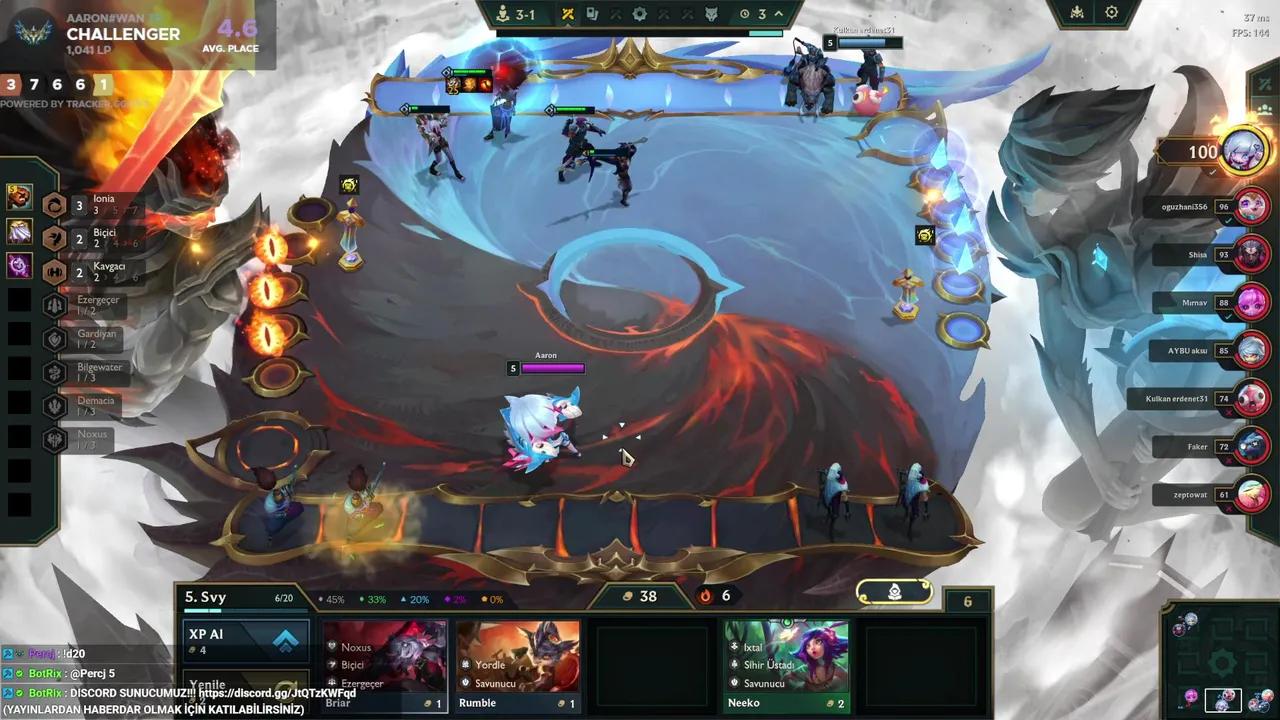Click the armory card icon in the top bar

click(592, 13)
